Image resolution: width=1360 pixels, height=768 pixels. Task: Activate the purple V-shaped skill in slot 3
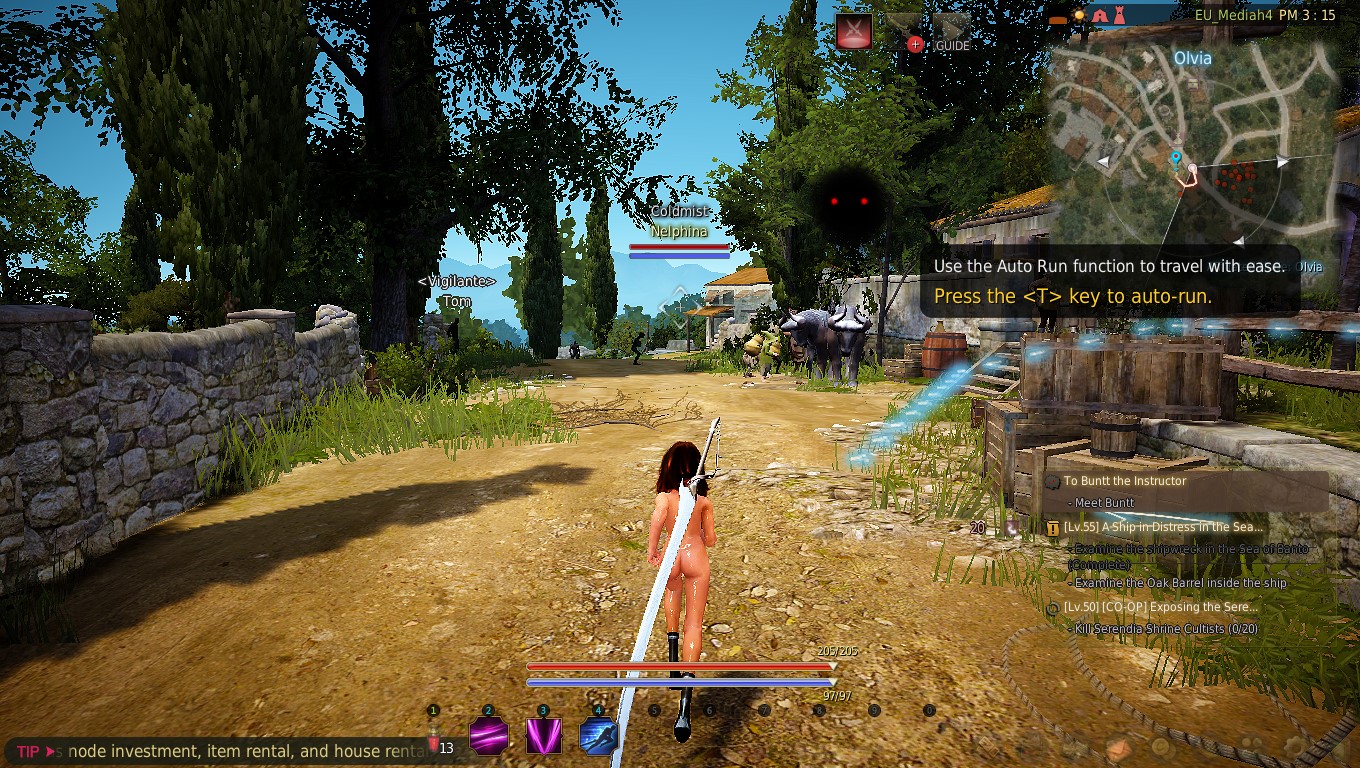coord(544,737)
